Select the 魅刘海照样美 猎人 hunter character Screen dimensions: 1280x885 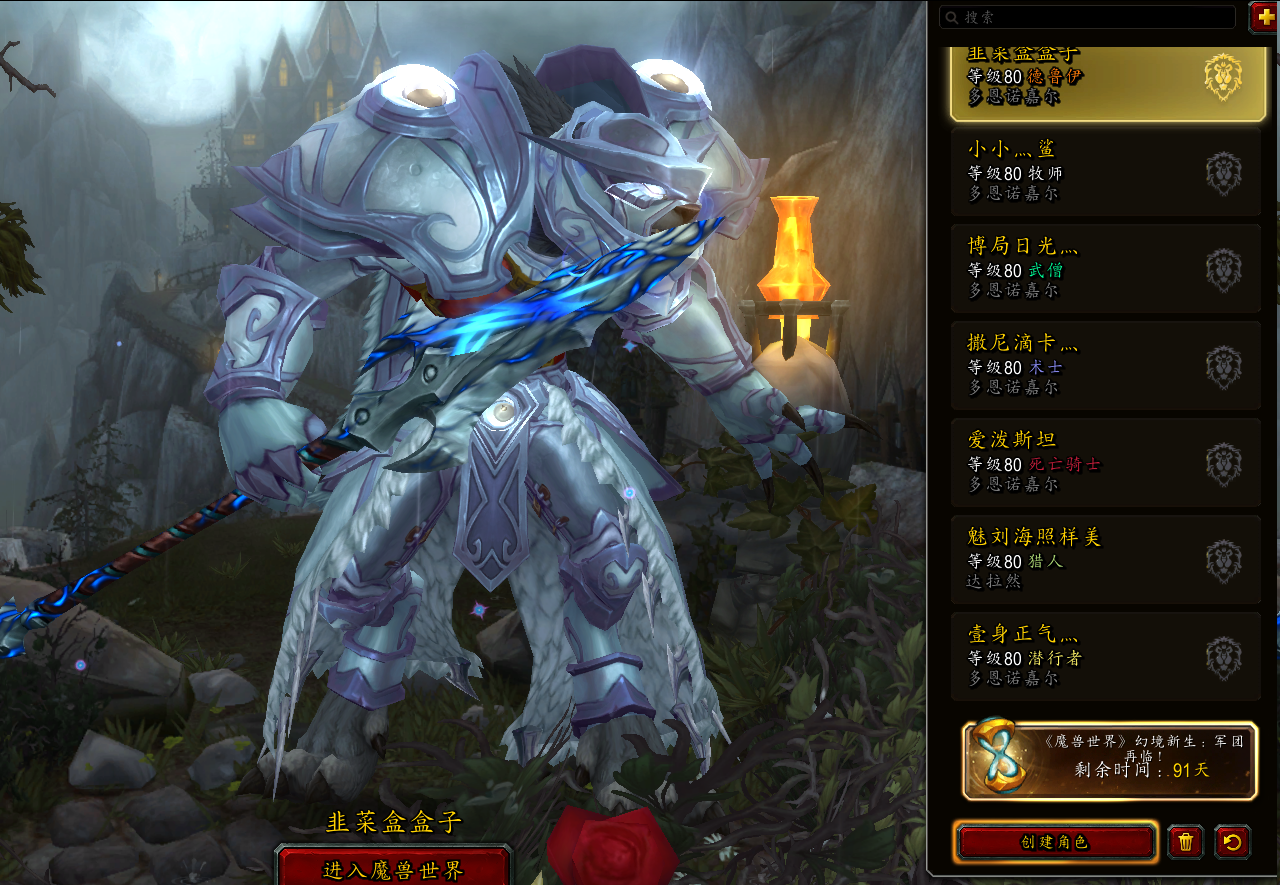point(1105,560)
